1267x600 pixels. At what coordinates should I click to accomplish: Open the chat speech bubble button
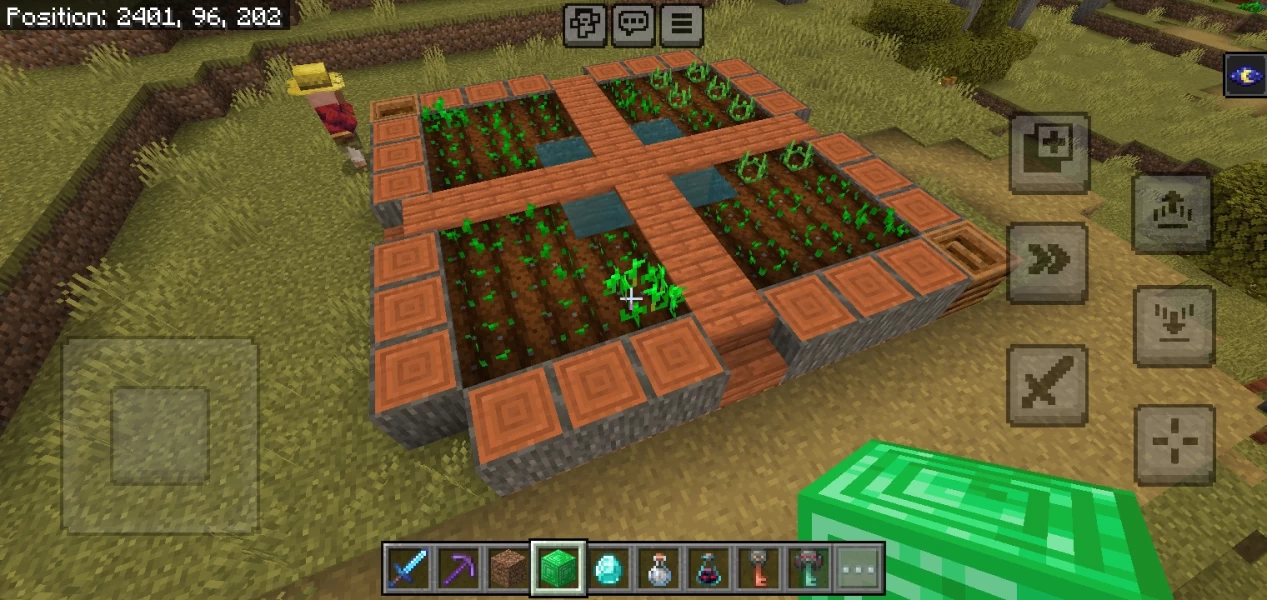[634, 24]
